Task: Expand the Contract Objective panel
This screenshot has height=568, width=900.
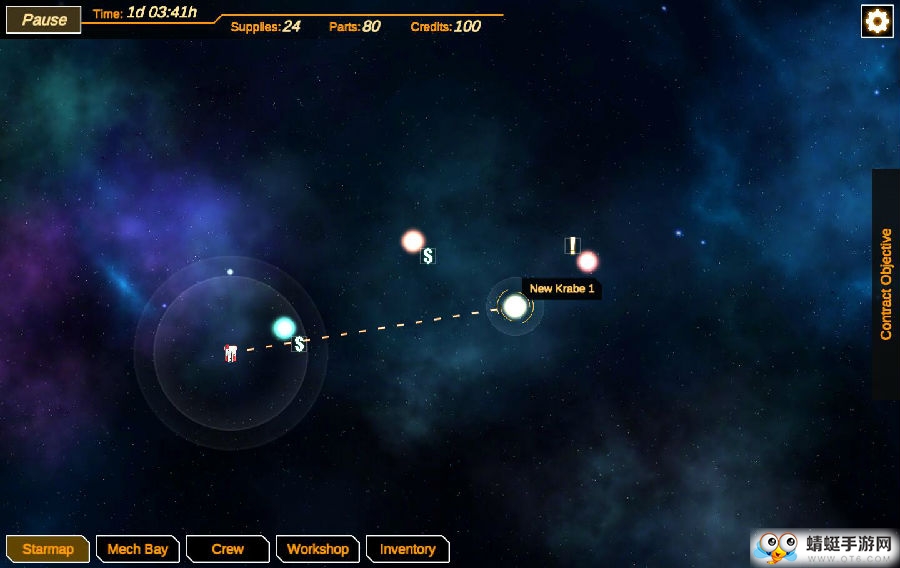Action: click(x=886, y=285)
